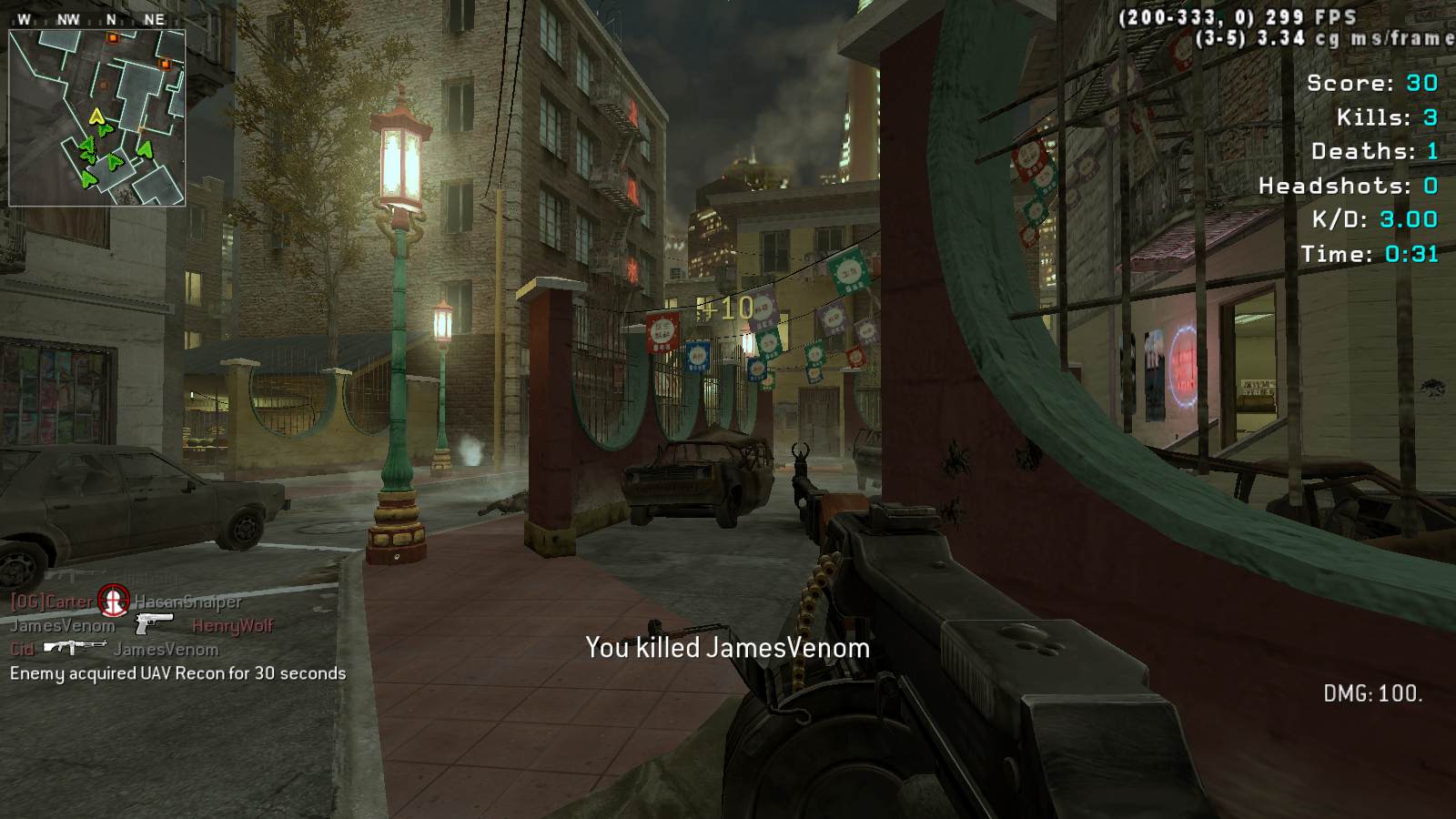Click the minimap in the corner

pyautogui.click(x=97, y=117)
